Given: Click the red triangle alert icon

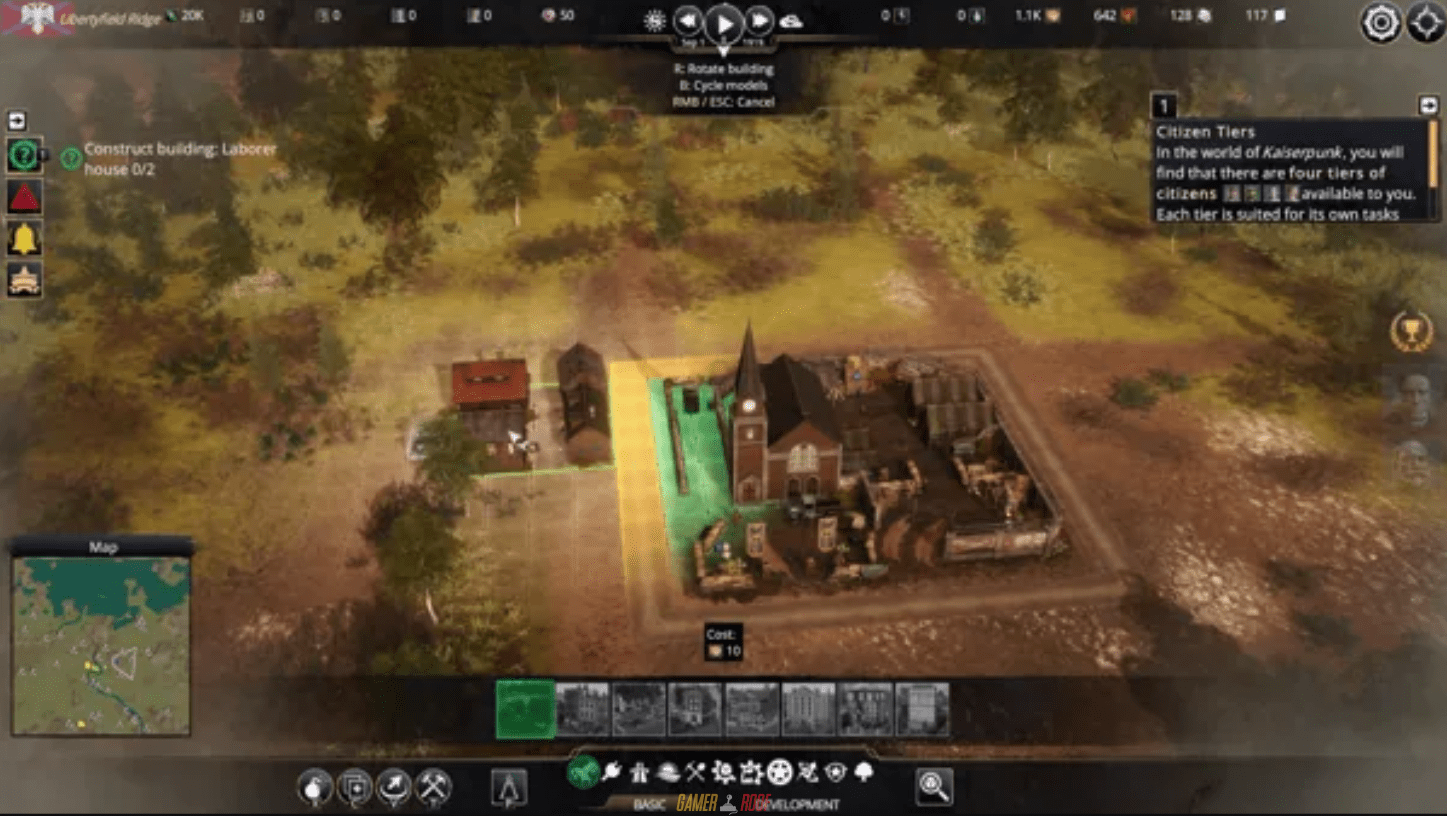Looking at the screenshot, I should 23,196.
